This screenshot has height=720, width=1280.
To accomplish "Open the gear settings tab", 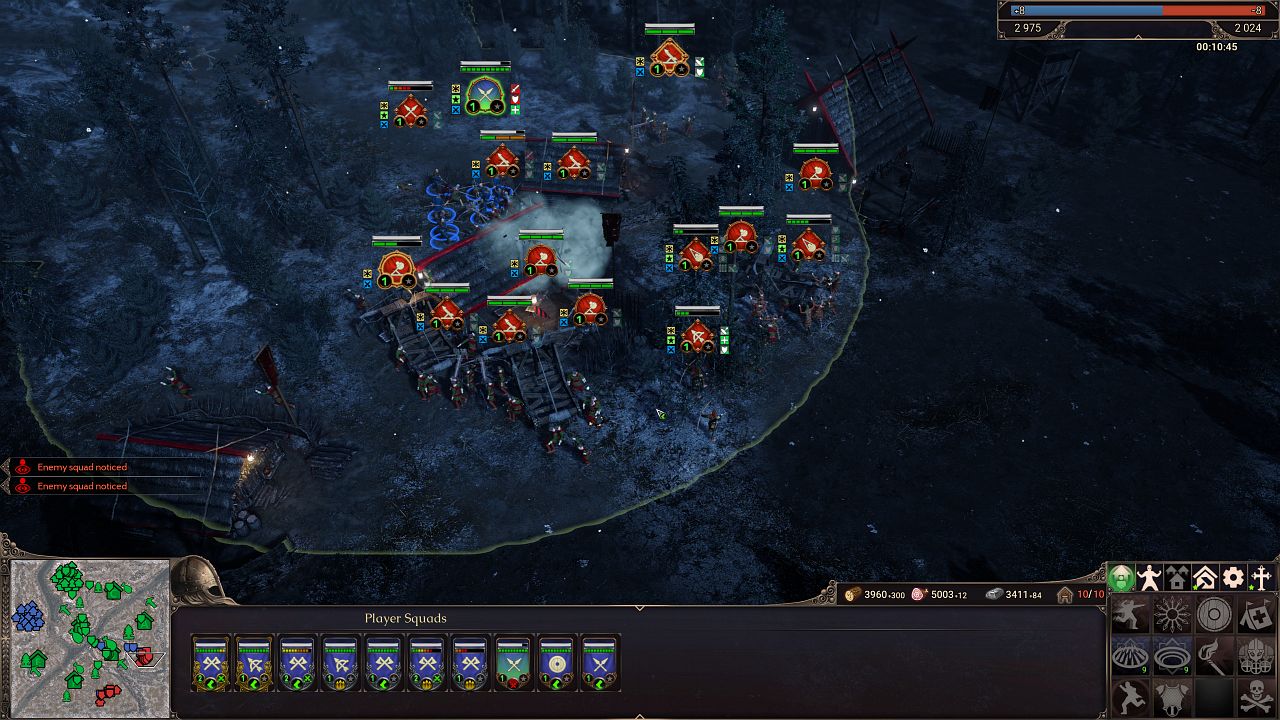I will pyautogui.click(x=1233, y=578).
